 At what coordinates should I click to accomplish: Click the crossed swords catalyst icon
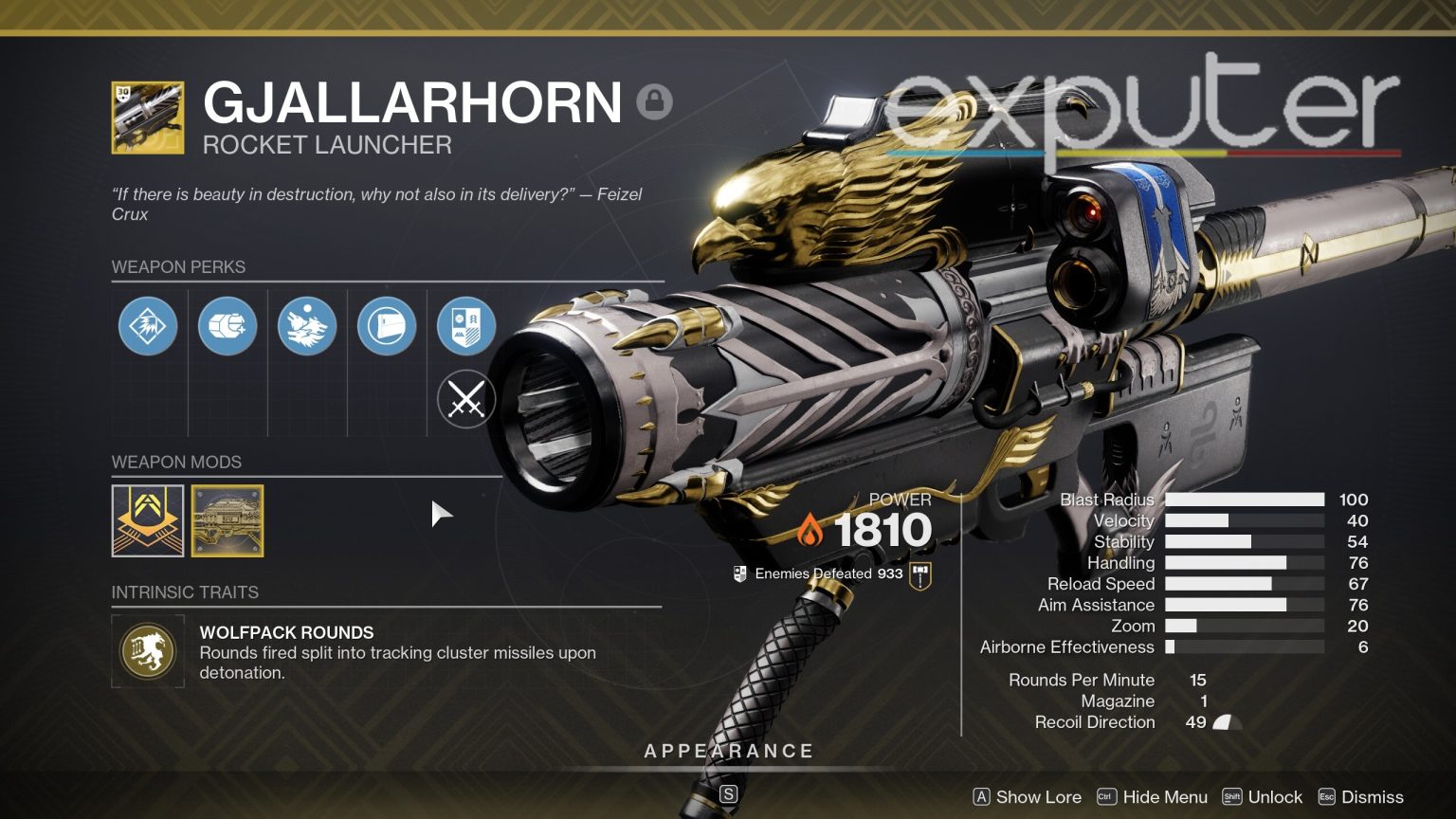(465, 399)
